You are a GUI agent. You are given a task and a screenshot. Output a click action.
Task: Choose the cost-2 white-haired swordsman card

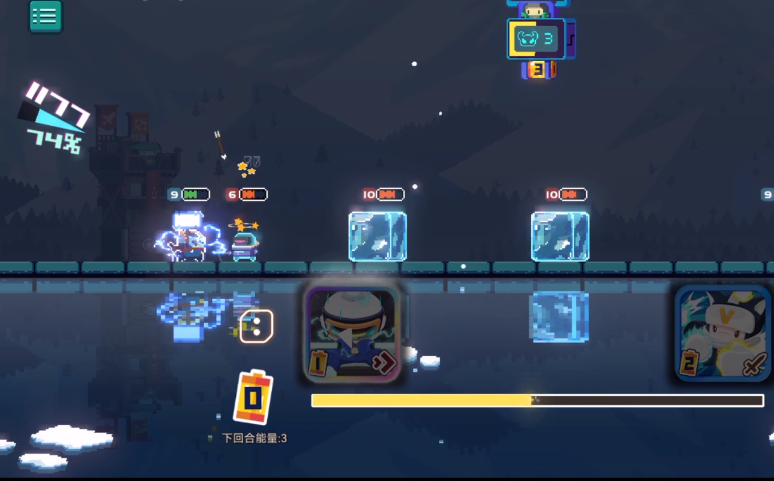(x=722, y=335)
